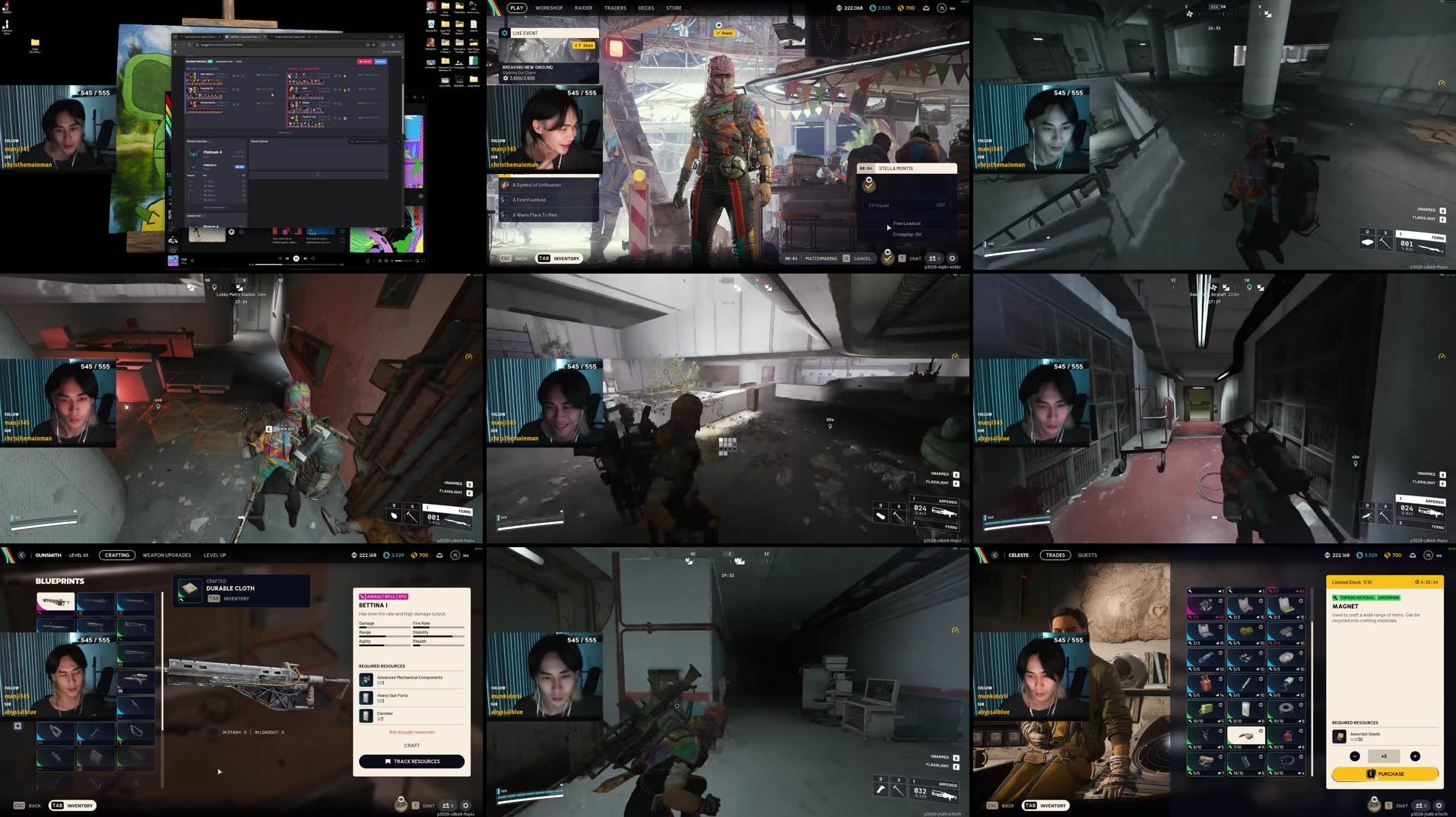Image resolution: width=1456 pixels, height=817 pixels.
Task: Switch to the QUESTS tab at Celeste
Action: (x=1087, y=555)
